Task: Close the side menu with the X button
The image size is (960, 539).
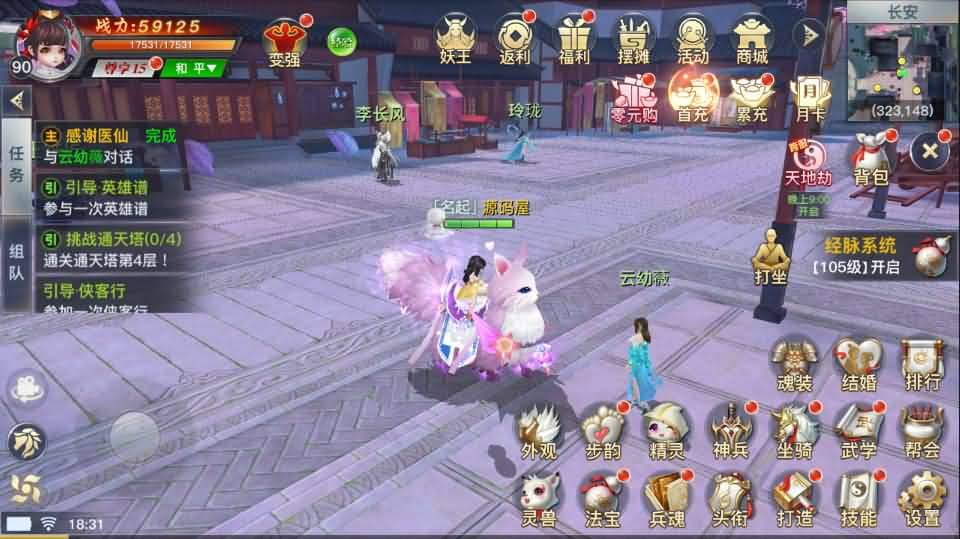Action: click(930, 151)
